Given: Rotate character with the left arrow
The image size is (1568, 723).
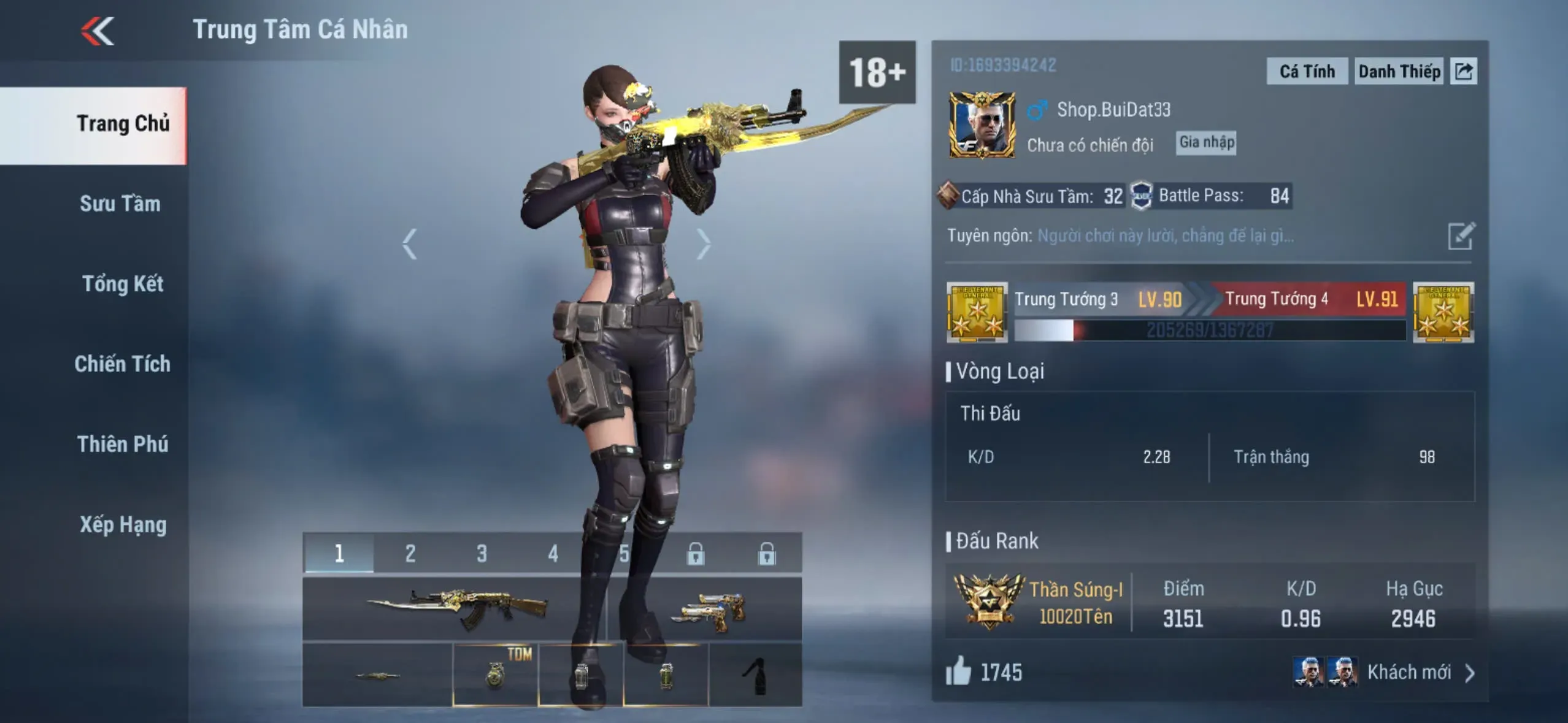Looking at the screenshot, I should (x=410, y=244).
